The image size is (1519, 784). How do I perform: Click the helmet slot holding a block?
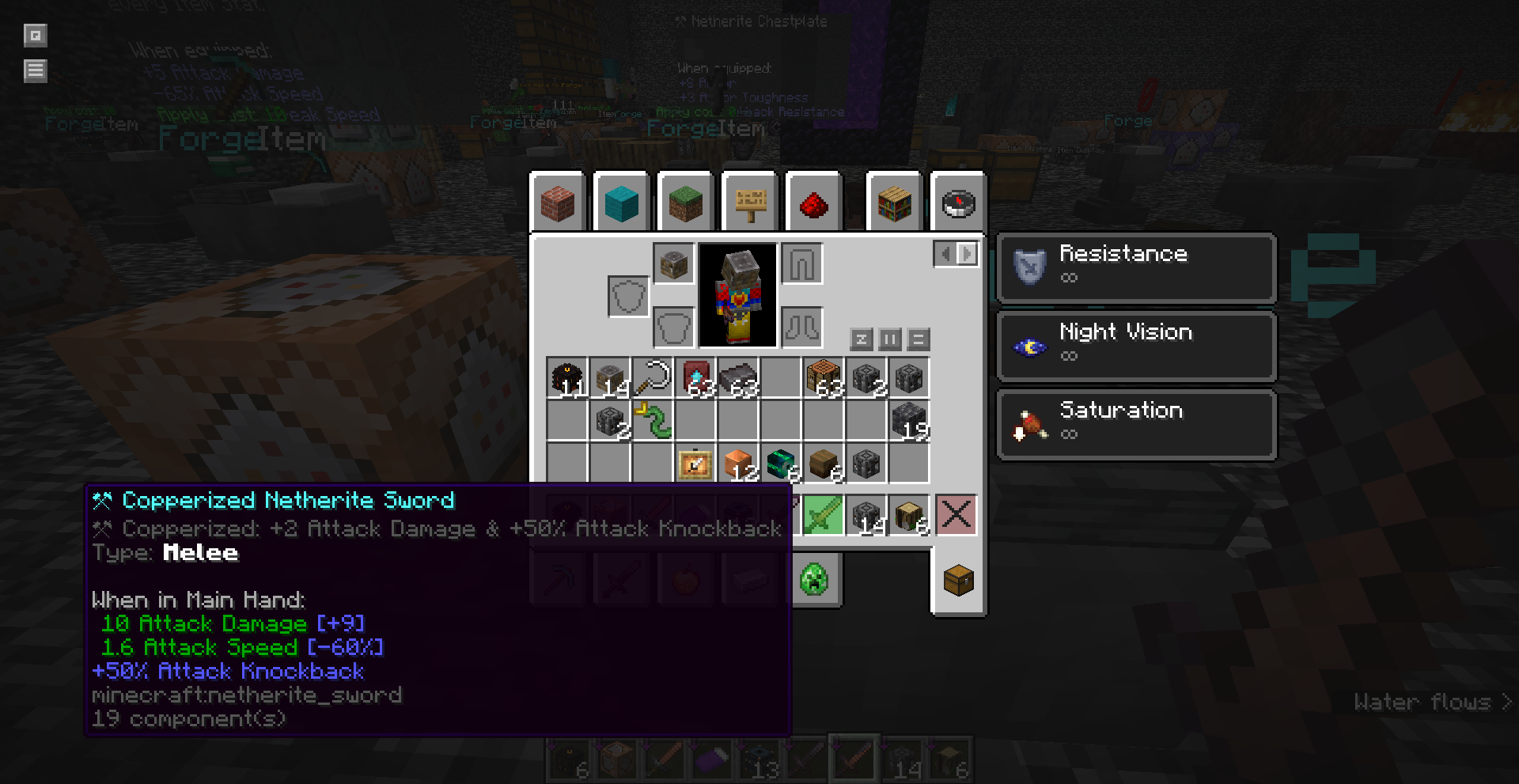point(674,263)
